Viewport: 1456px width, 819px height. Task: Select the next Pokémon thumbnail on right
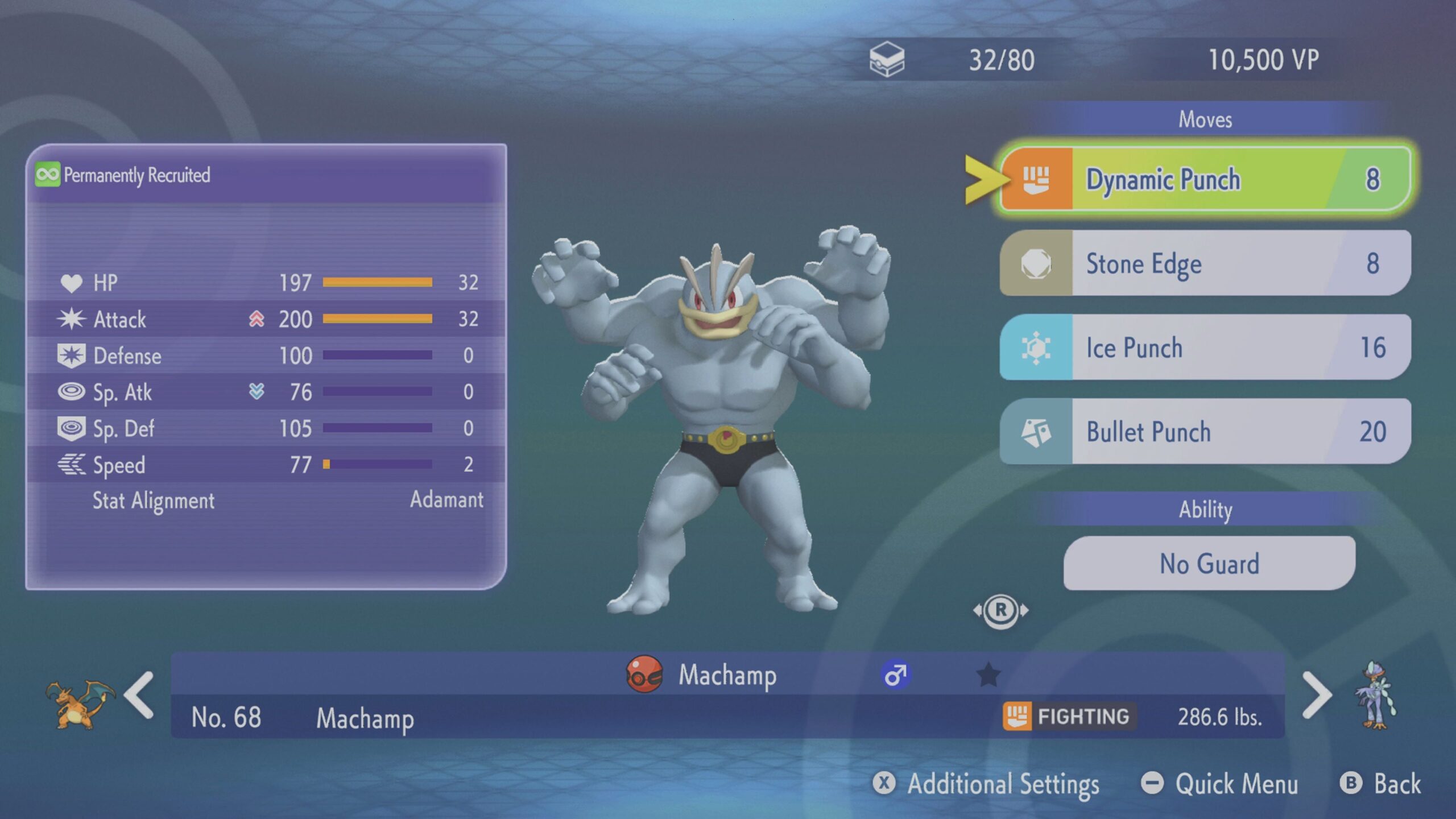pyautogui.click(x=1376, y=695)
